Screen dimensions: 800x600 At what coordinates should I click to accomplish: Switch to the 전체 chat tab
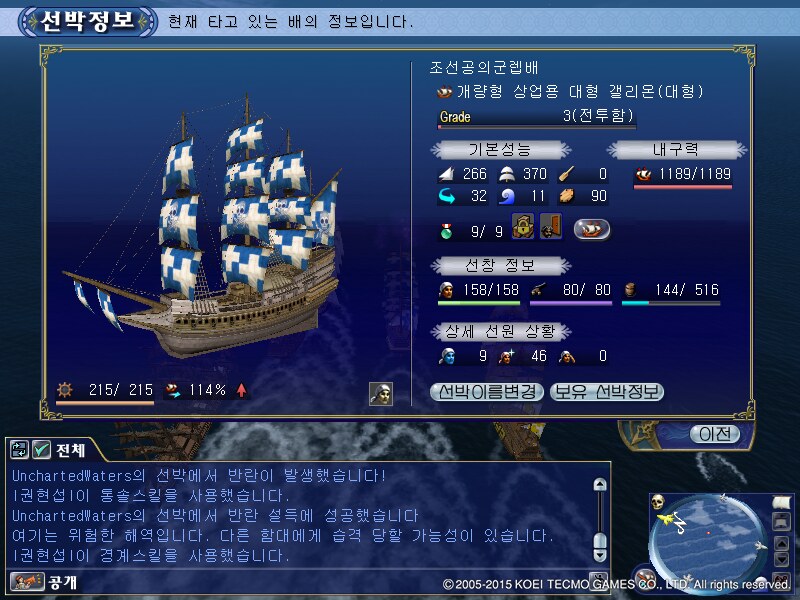[70, 450]
